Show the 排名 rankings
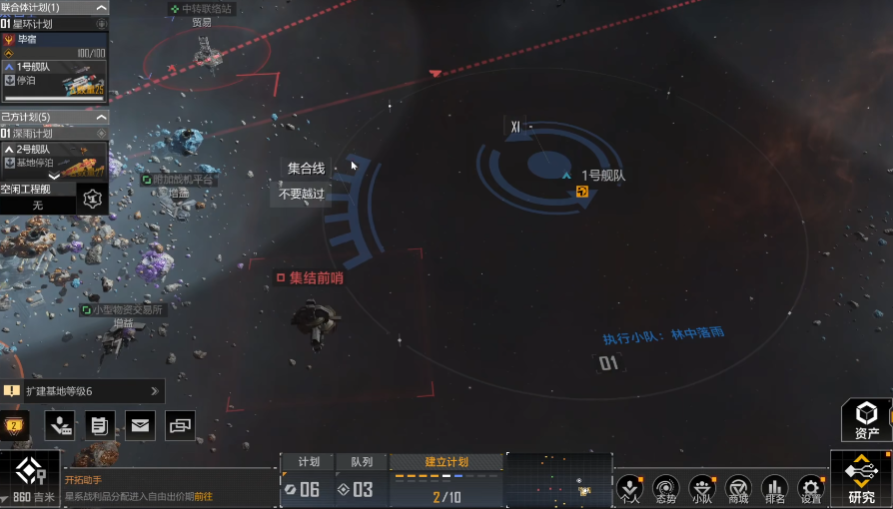Viewport: 893px width, 509px height. coord(773,488)
